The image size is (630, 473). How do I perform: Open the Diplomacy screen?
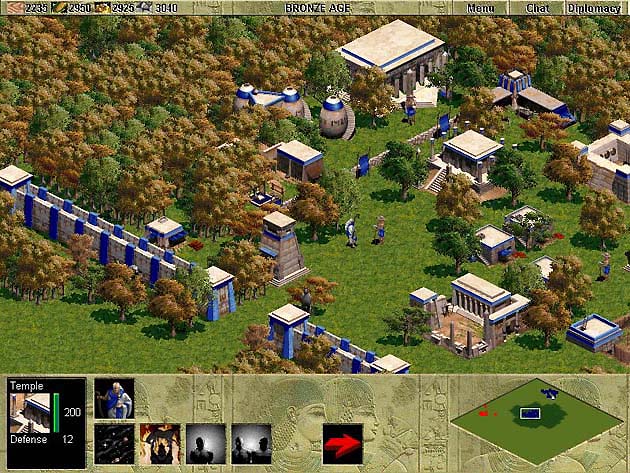coord(594,8)
